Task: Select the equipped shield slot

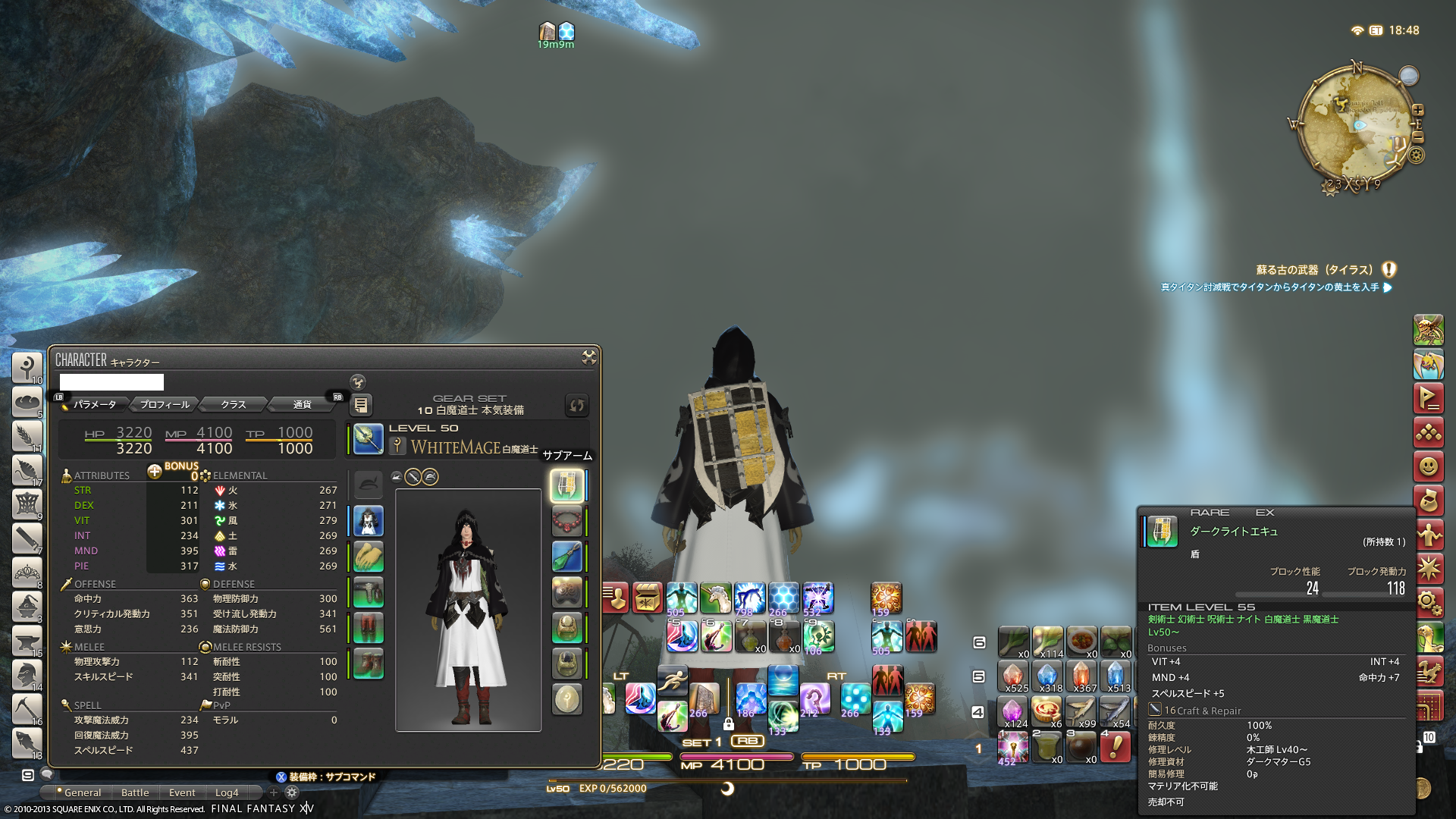Action: coord(566,485)
